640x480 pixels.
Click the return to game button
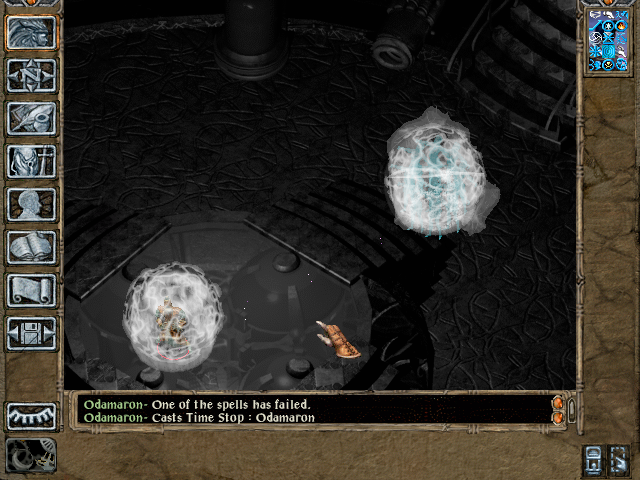(x=31, y=33)
